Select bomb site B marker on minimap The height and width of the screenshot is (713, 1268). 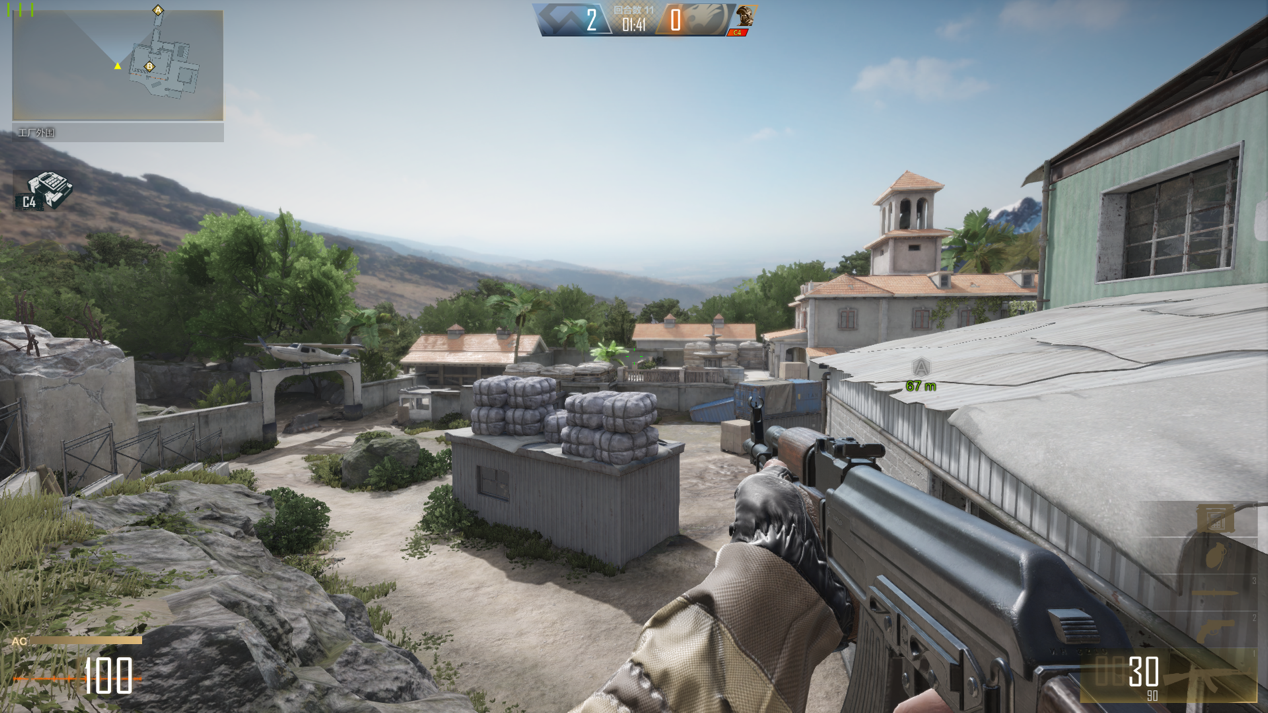click(150, 67)
